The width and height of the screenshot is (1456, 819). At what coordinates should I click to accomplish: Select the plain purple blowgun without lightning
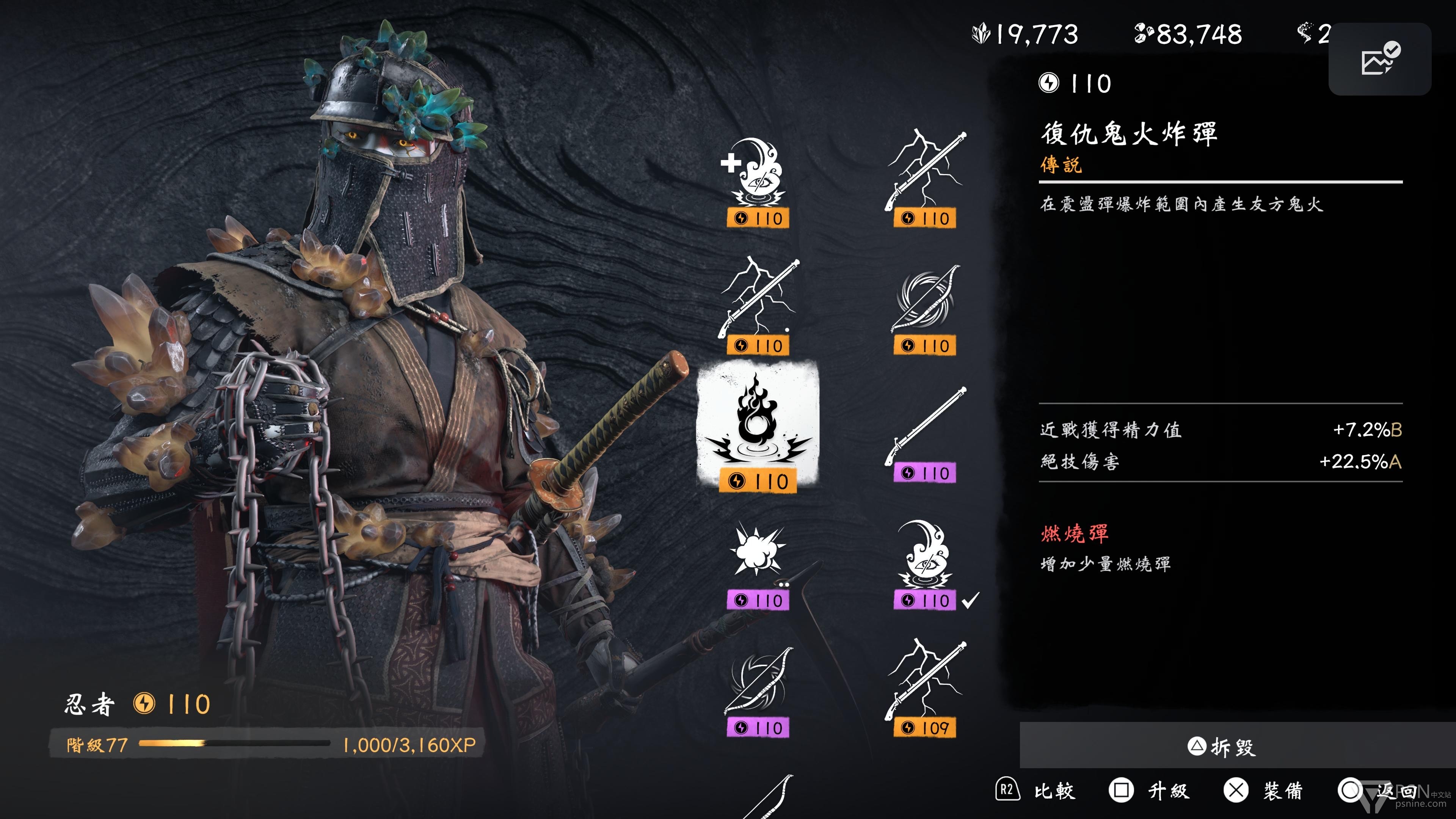click(x=925, y=435)
